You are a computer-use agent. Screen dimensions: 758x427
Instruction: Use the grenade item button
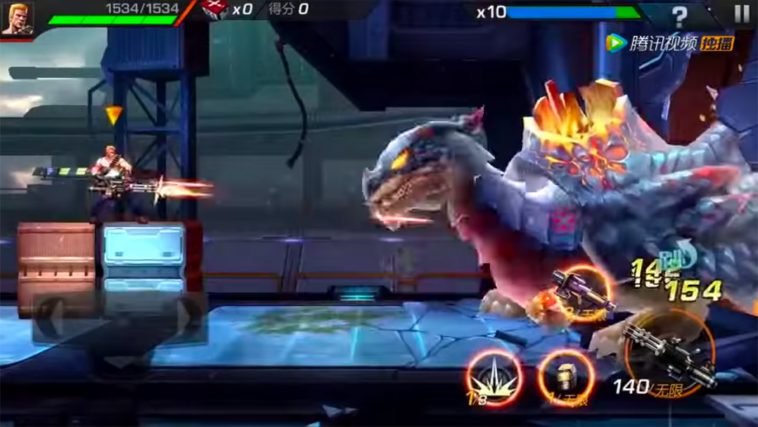click(x=566, y=378)
